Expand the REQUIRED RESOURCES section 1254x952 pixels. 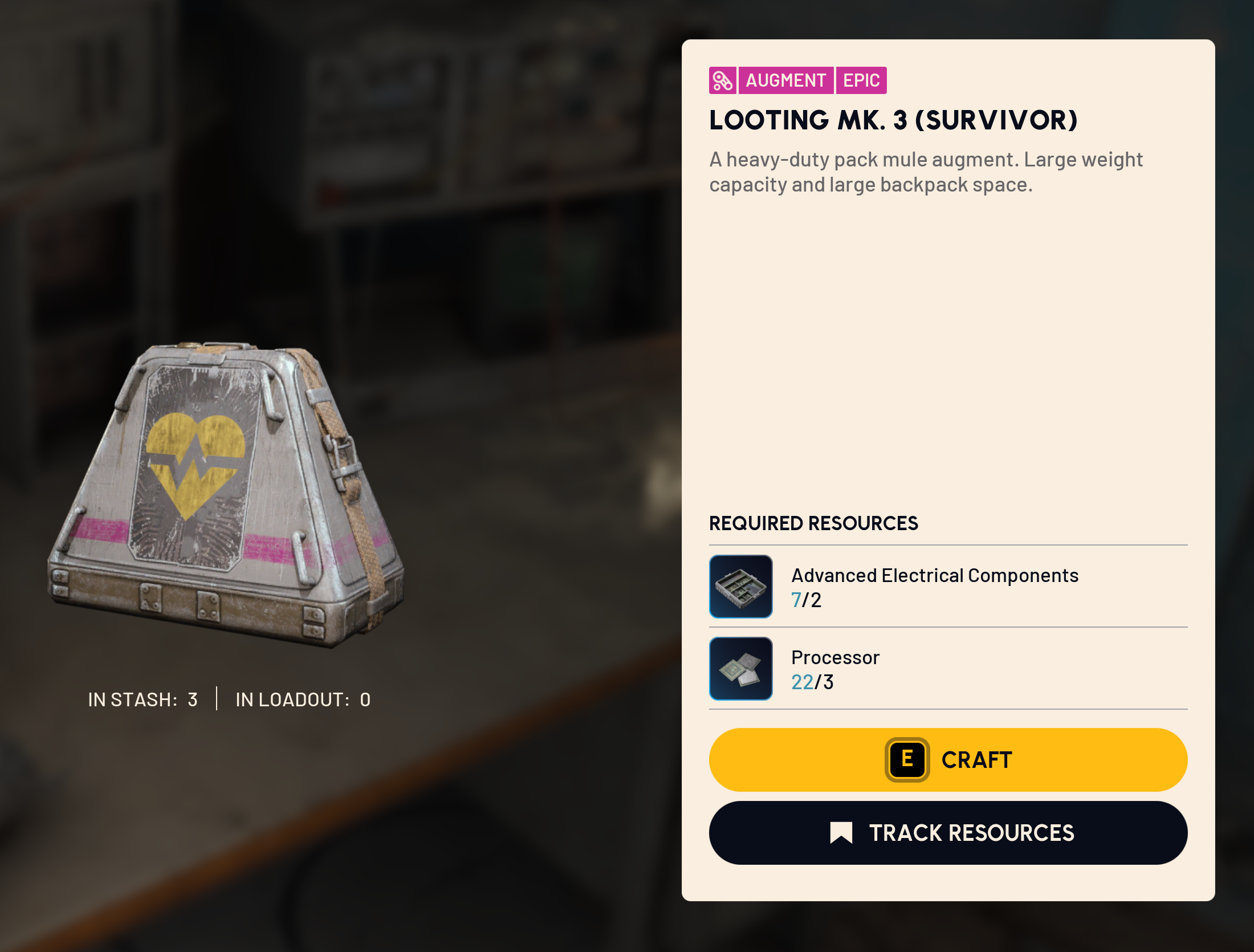[814, 522]
